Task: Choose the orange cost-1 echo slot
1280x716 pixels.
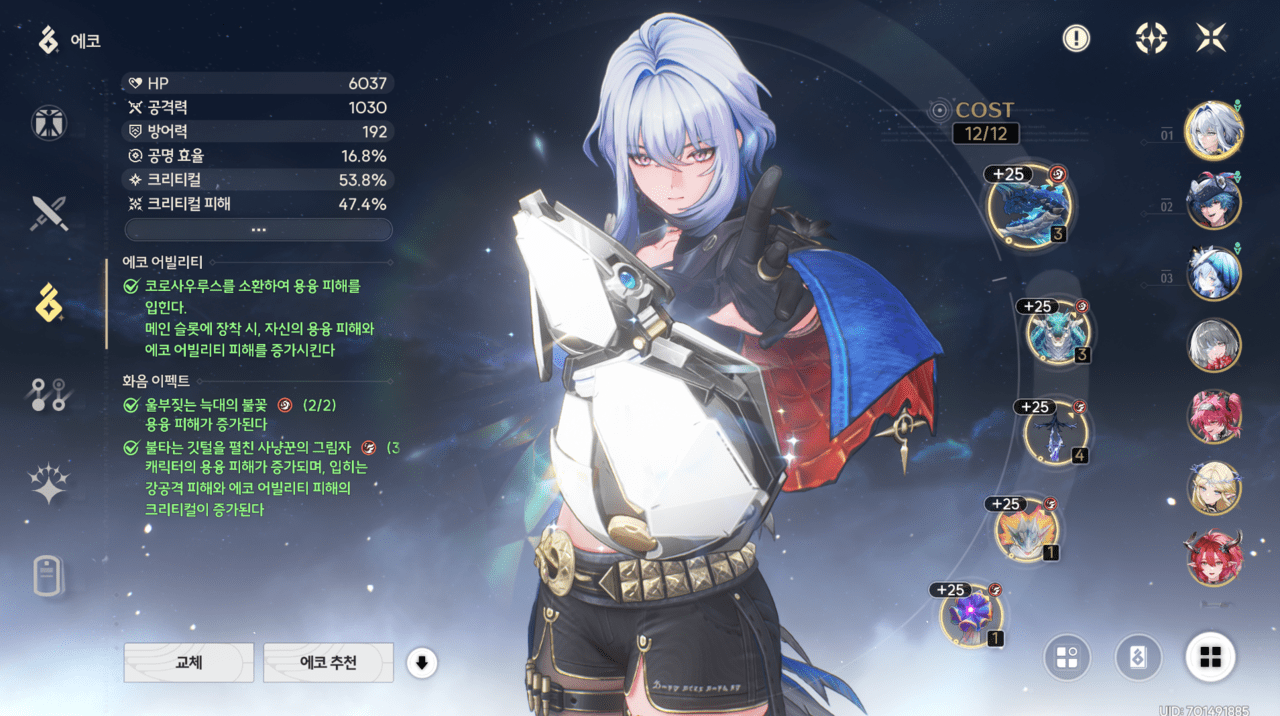Action: 1026,530
